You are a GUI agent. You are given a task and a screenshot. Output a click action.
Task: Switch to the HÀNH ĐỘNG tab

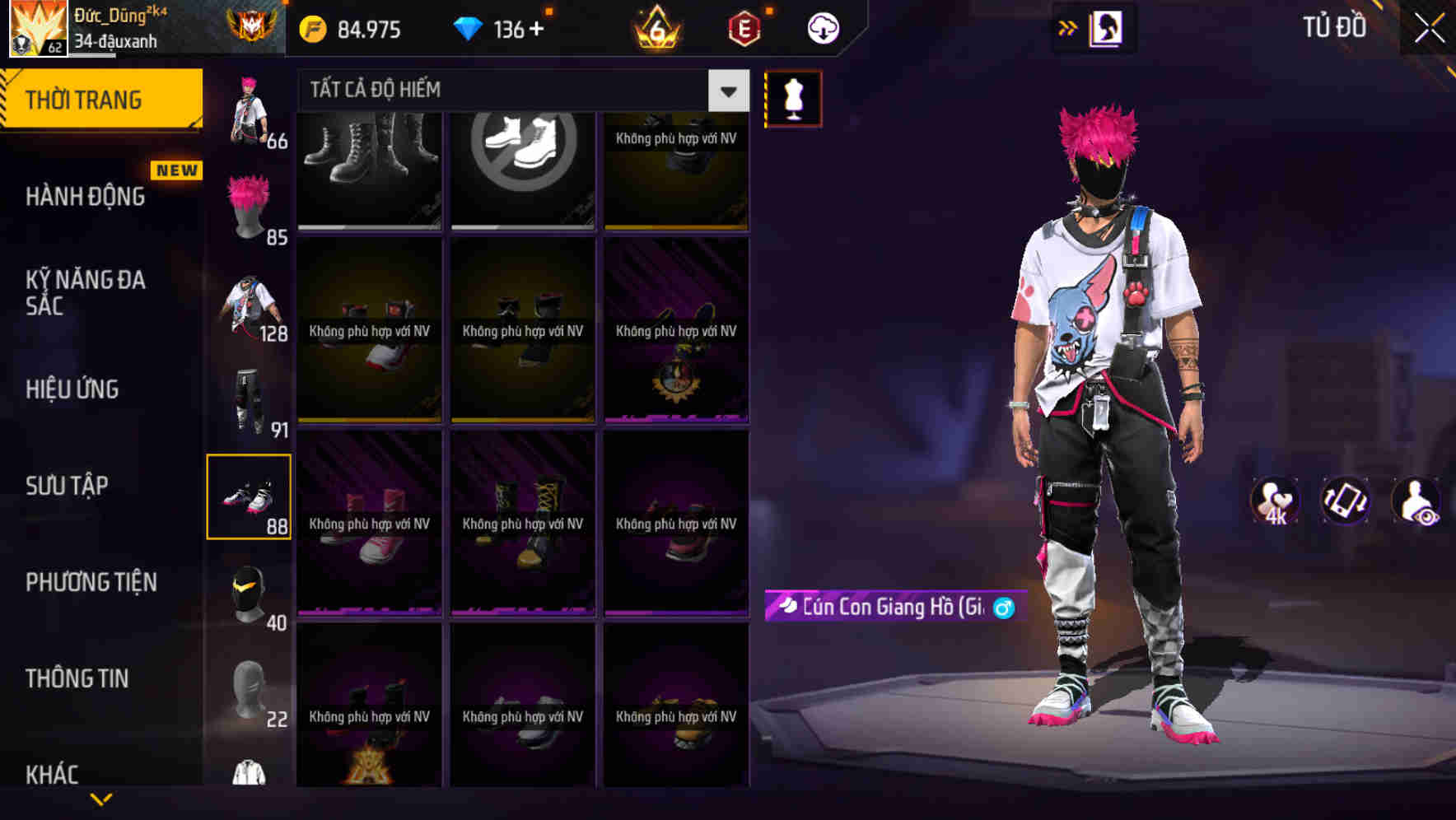click(x=86, y=196)
